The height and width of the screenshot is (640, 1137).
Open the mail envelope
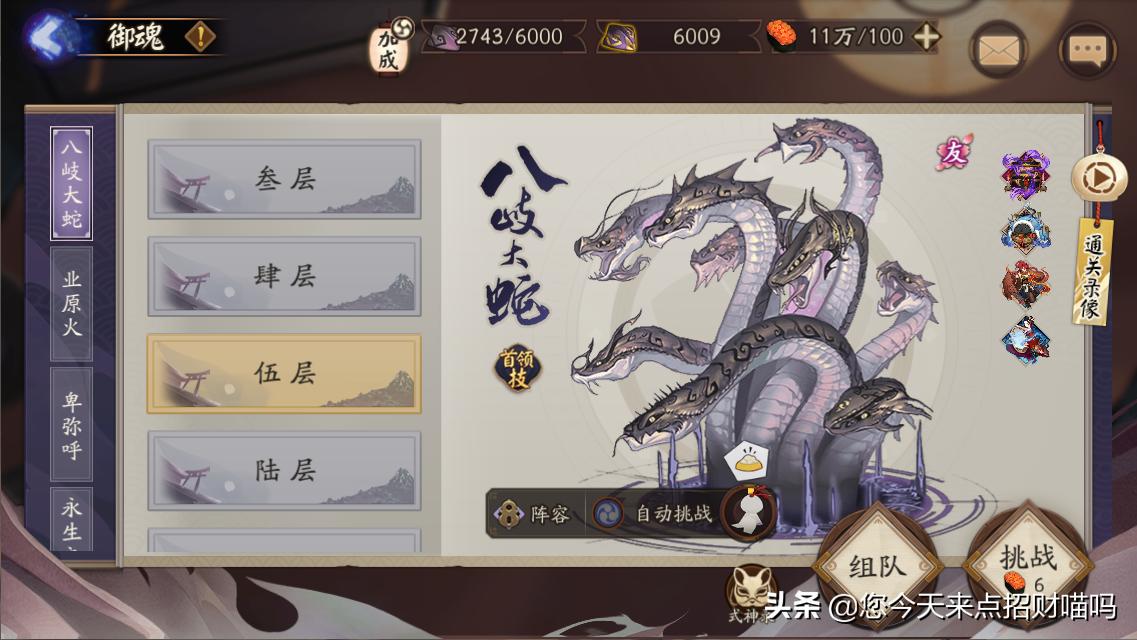[998, 49]
